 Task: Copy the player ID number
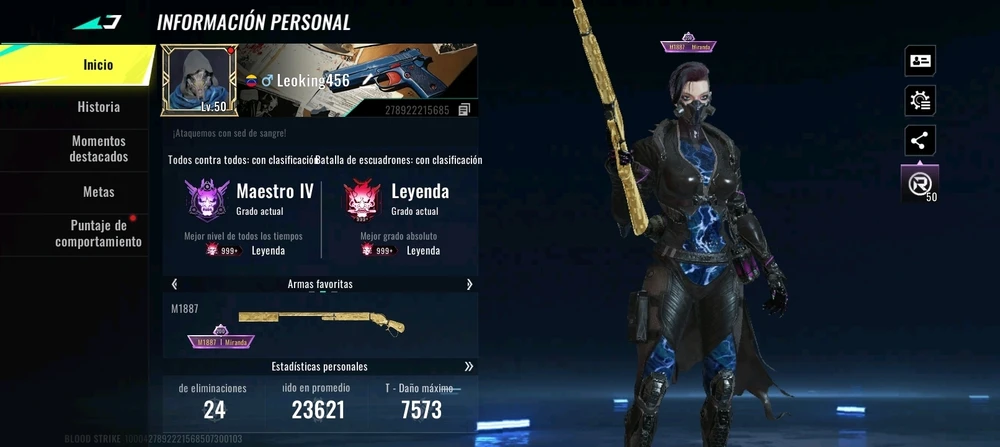click(x=464, y=110)
